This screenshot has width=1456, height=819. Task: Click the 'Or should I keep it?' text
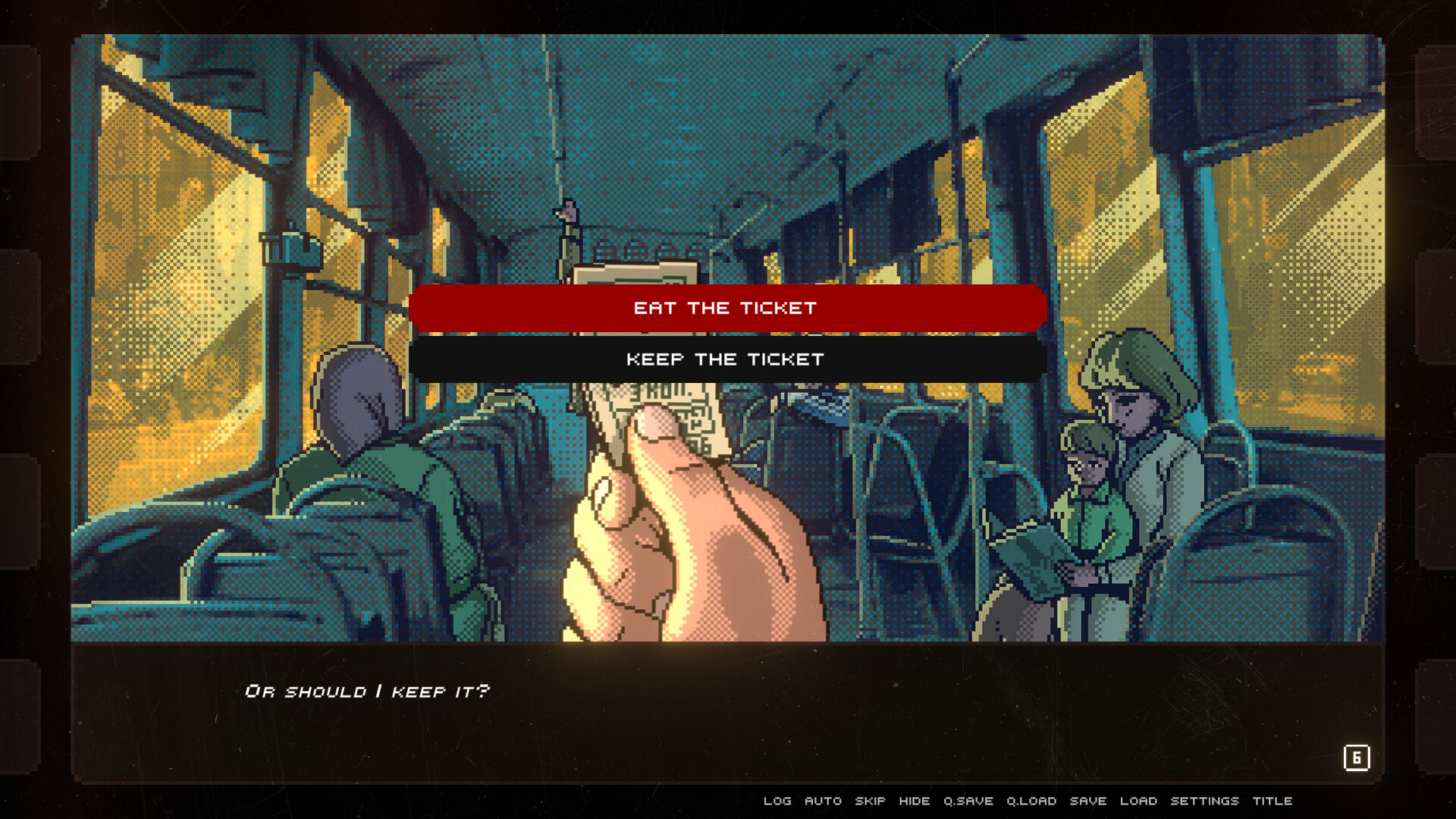tap(368, 690)
